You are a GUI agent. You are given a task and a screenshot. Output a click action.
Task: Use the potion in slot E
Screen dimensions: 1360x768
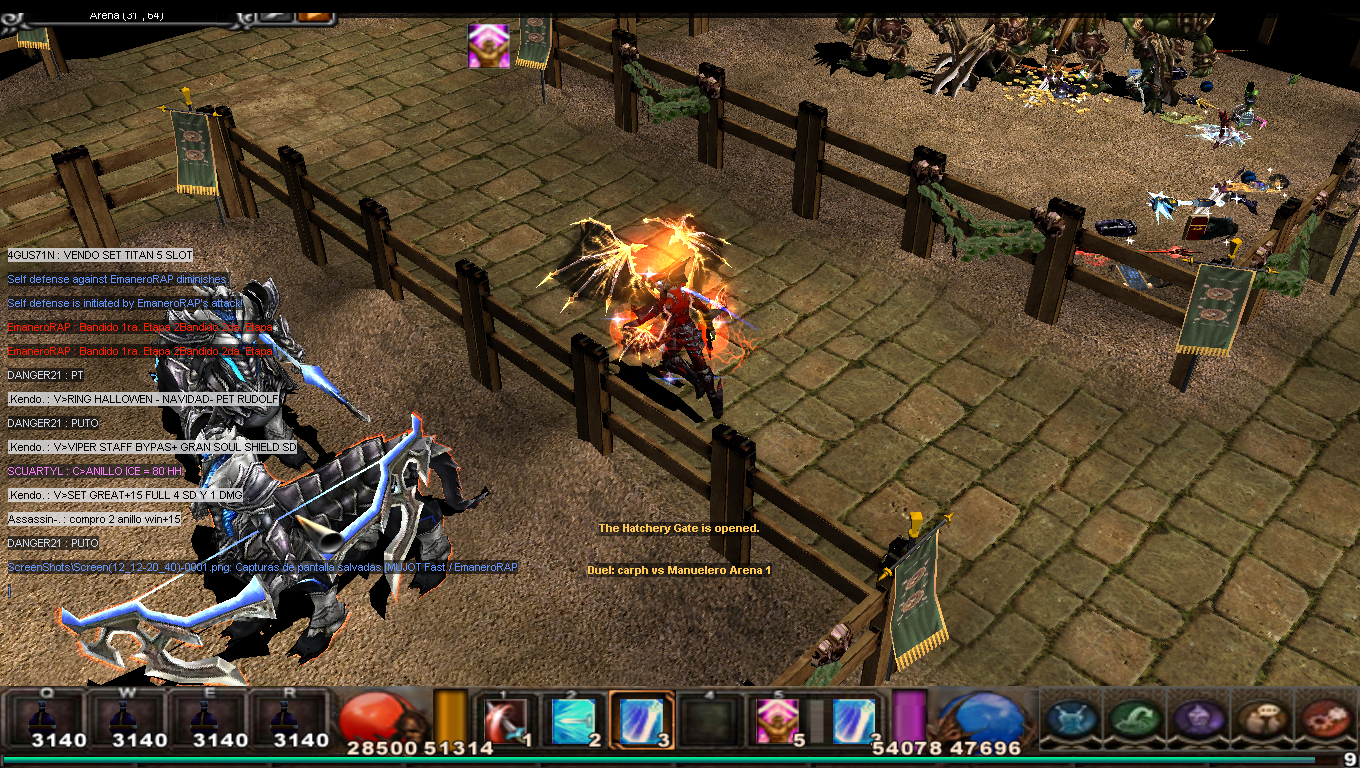click(x=207, y=720)
